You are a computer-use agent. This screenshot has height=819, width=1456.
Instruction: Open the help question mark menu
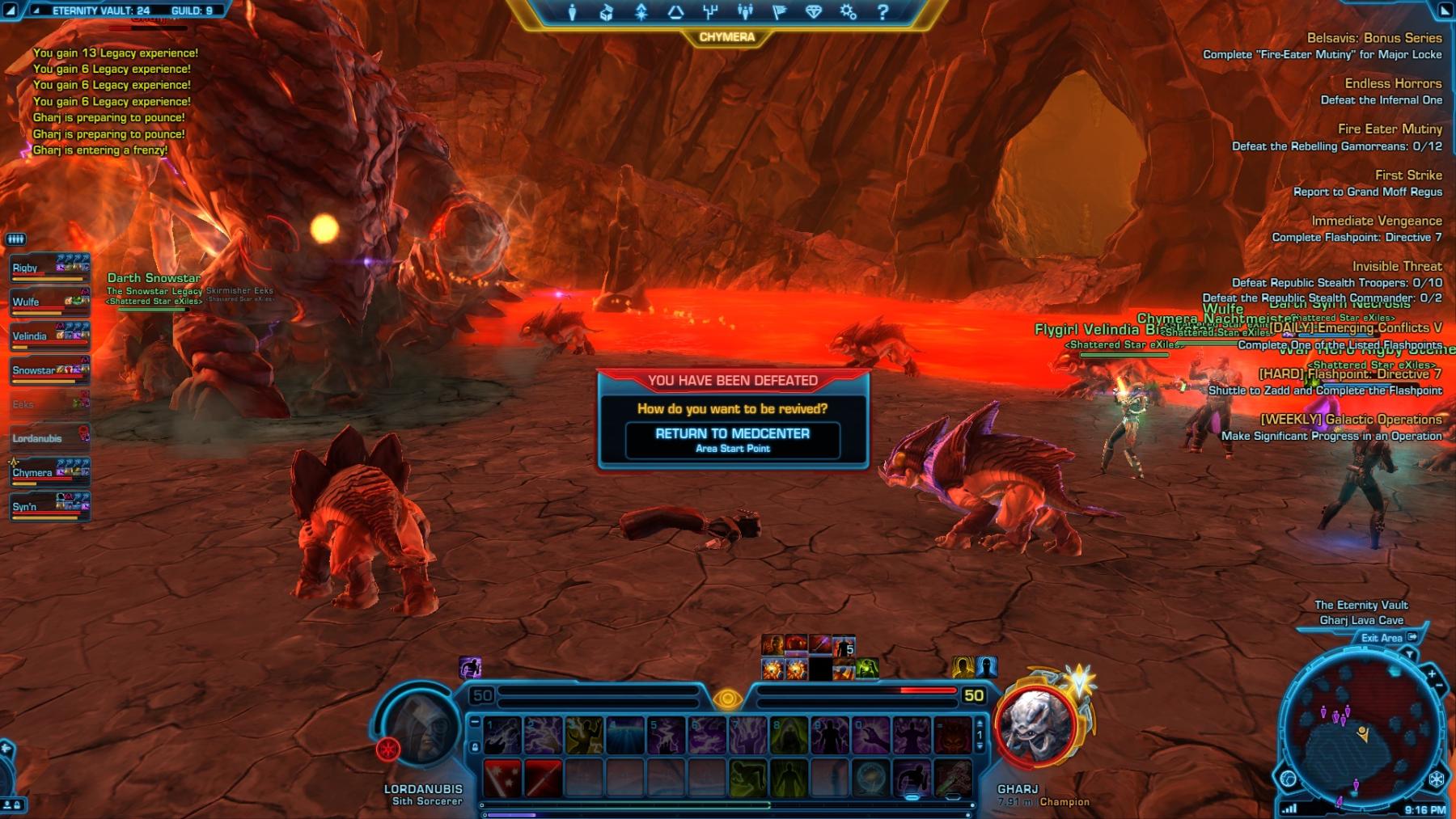[882, 12]
